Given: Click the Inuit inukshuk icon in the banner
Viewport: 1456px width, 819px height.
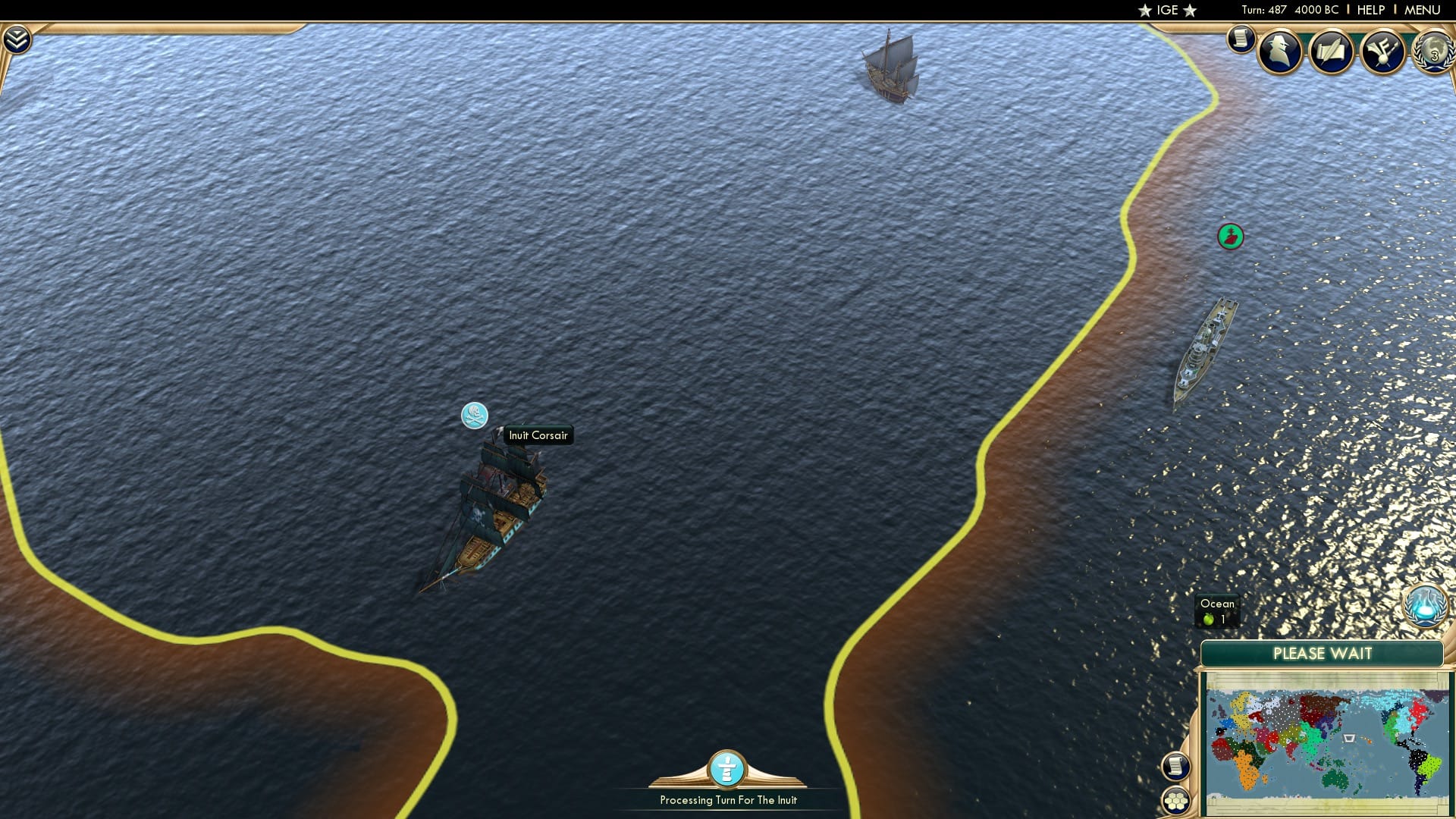Looking at the screenshot, I should coord(724,770).
